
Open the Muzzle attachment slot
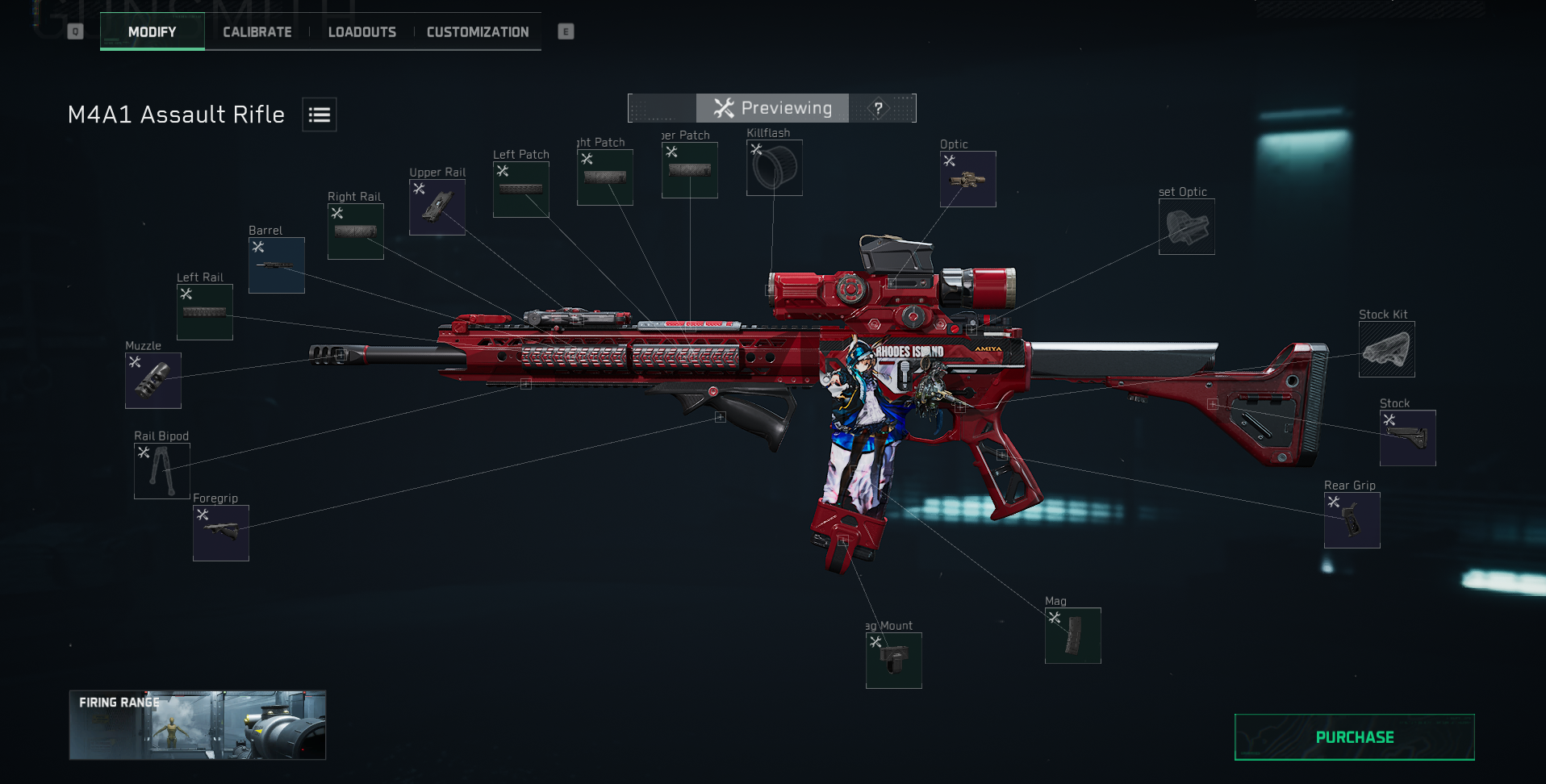(153, 381)
